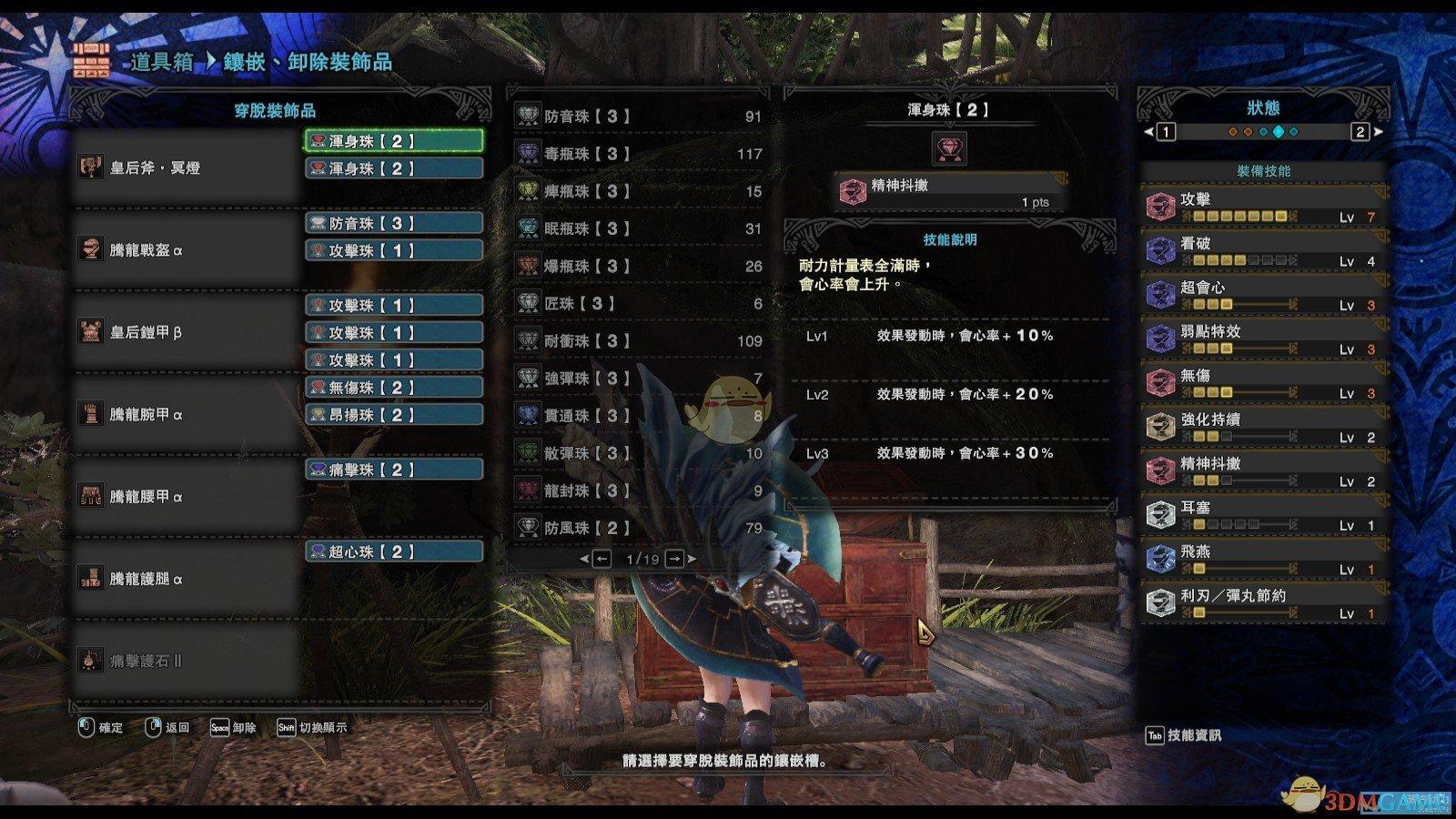Choose the 防音珠【3】 slot on 騰龍戰盔α
1456x819 pixels.
coord(393,223)
